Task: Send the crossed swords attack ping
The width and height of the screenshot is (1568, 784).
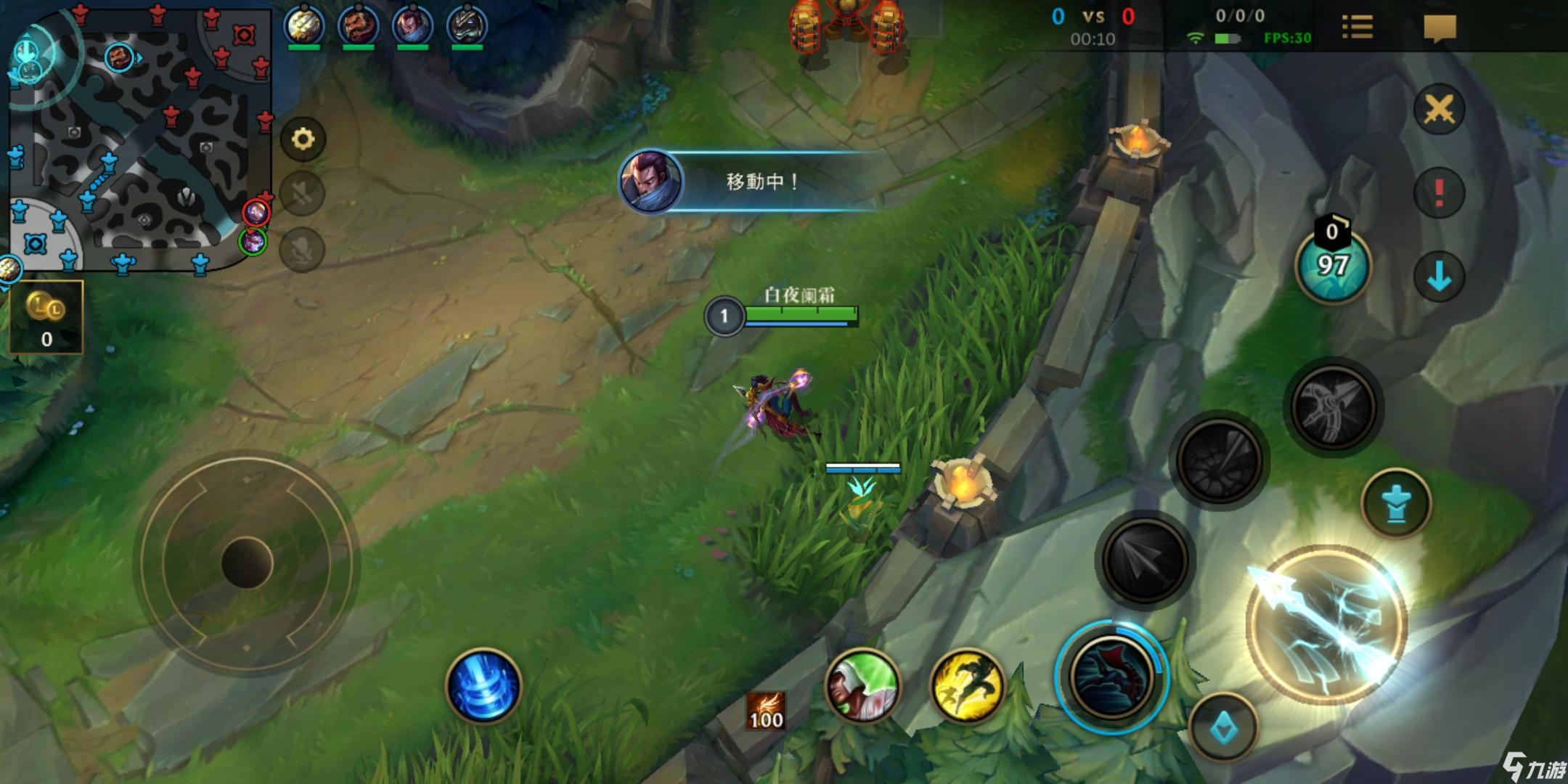Action: pos(1439,110)
